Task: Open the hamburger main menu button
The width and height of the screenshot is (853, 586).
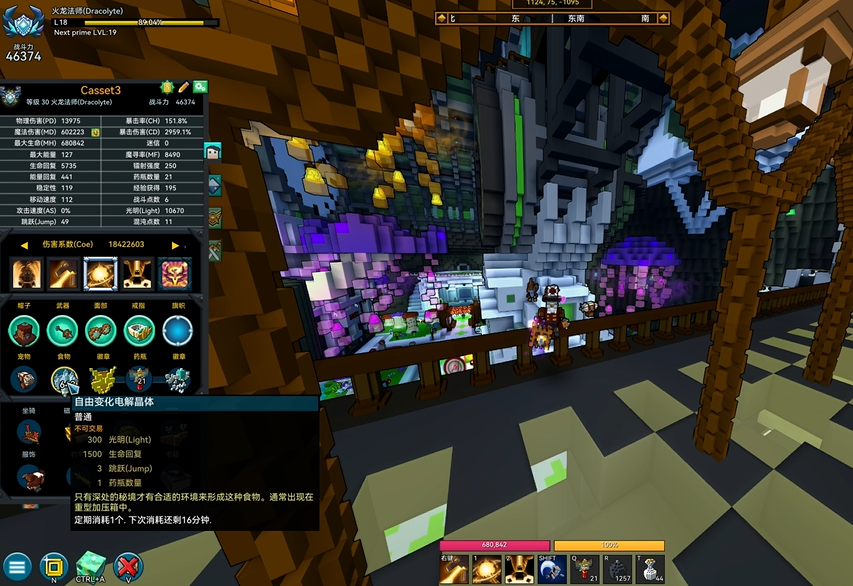Action: tap(16, 567)
